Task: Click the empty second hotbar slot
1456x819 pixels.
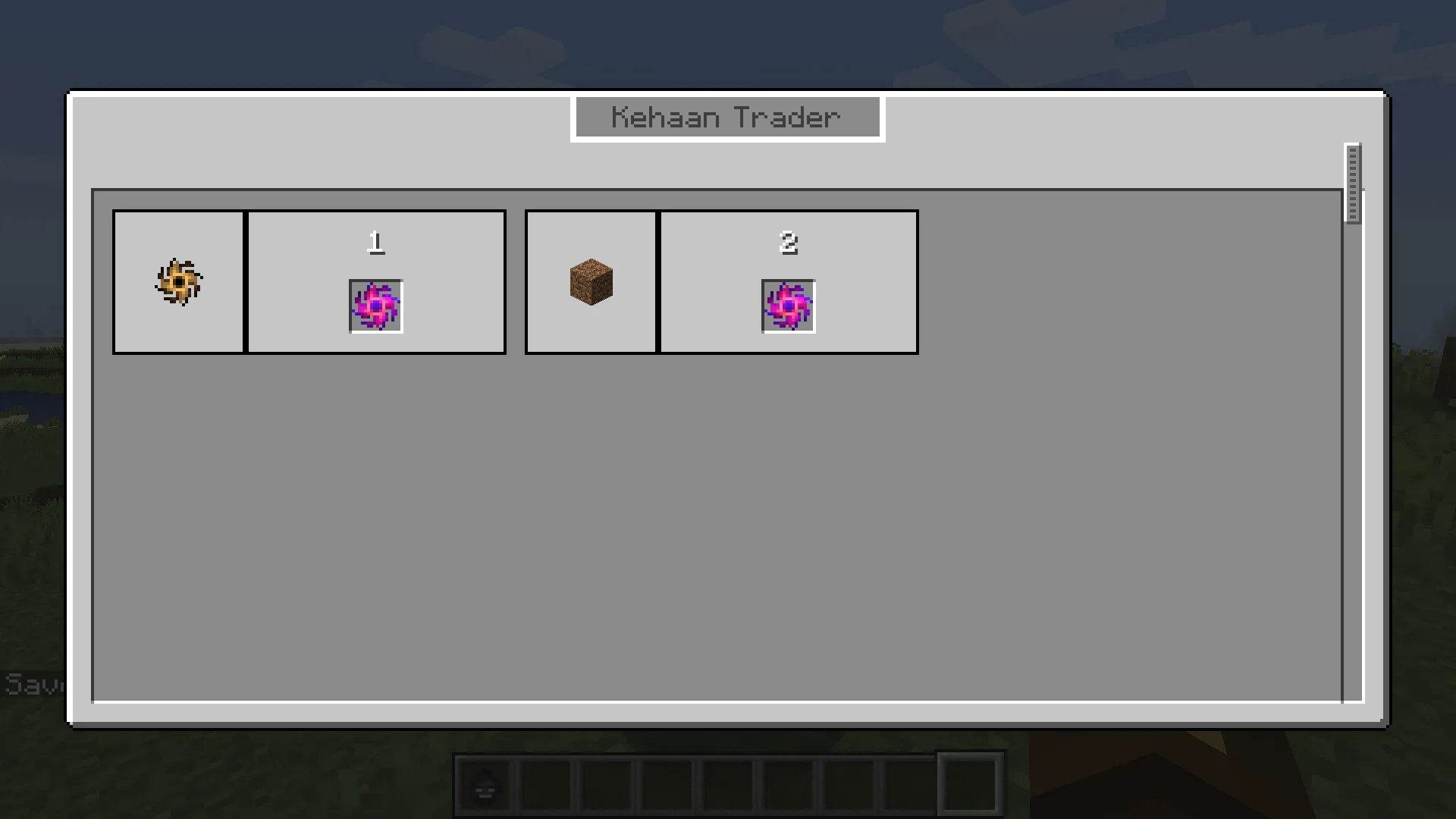Action: pyautogui.click(x=546, y=783)
